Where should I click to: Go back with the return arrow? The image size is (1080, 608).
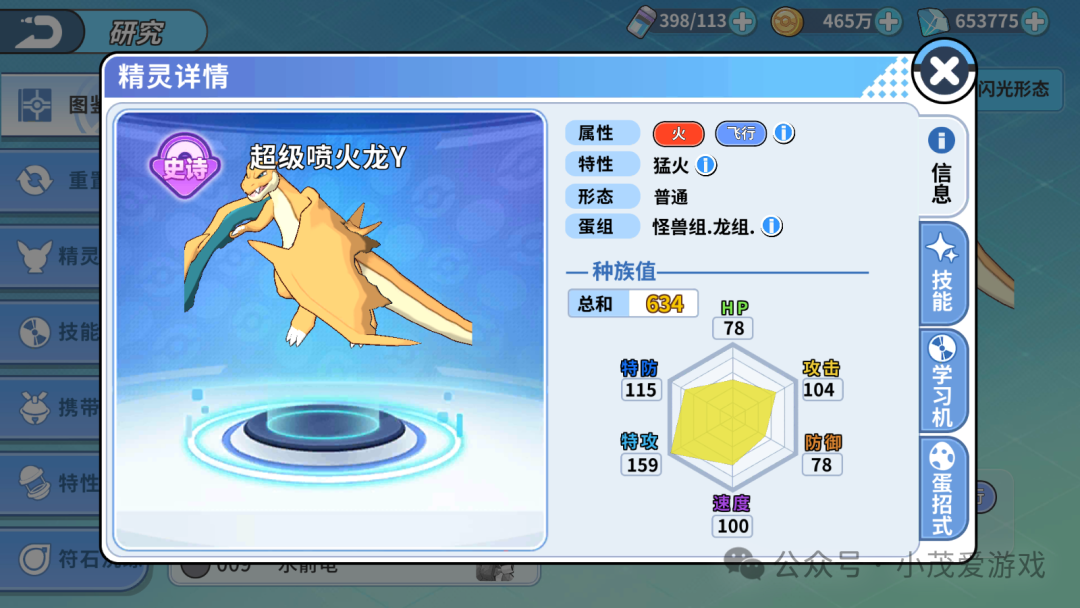pyautogui.click(x=40, y=31)
